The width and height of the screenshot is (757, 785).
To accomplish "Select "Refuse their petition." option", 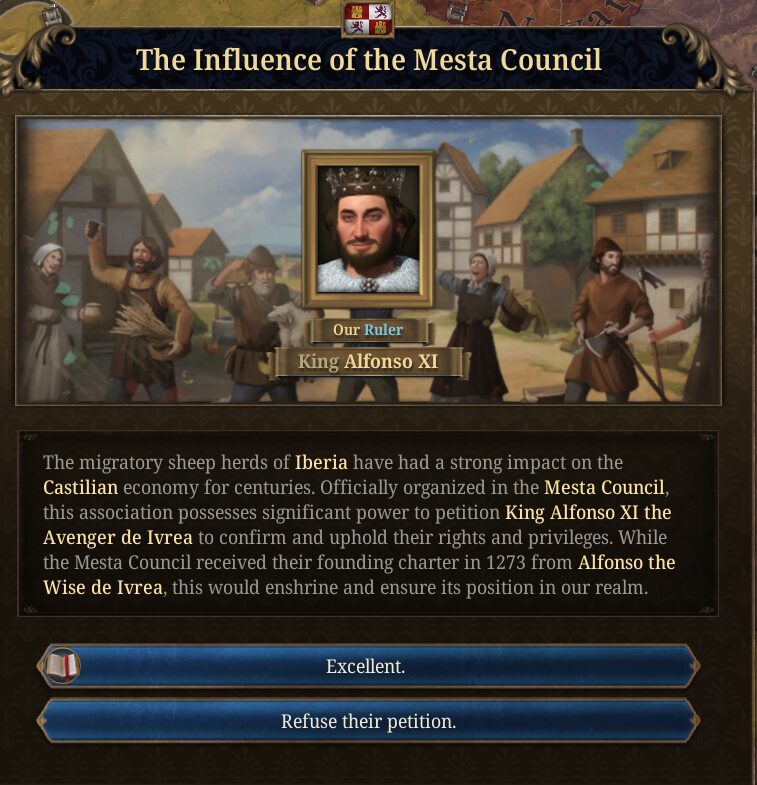I will pos(368,721).
